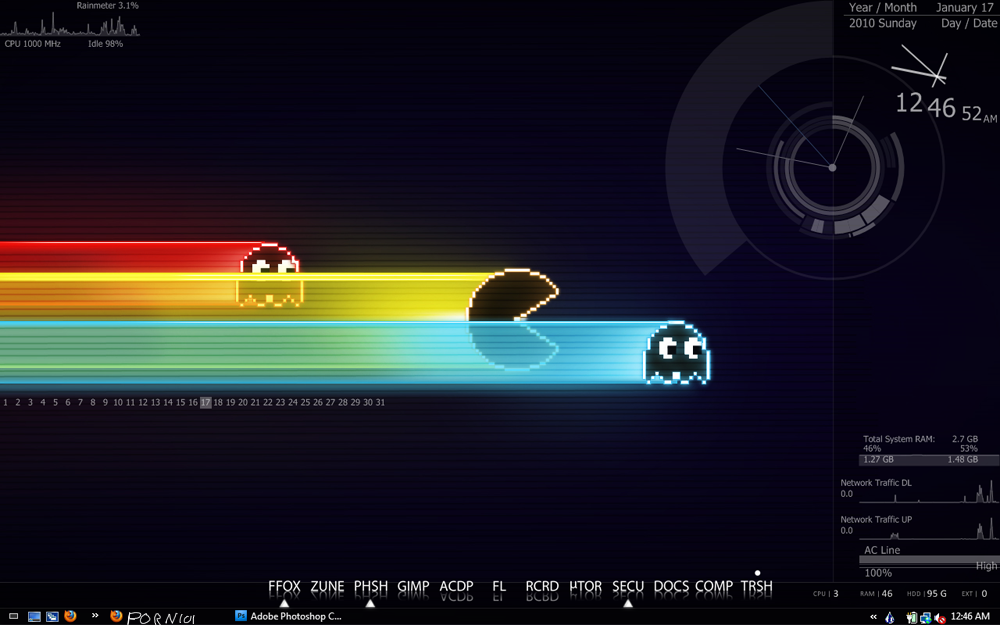Start GIMP from the dock
The image size is (1000, 625).
413,587
